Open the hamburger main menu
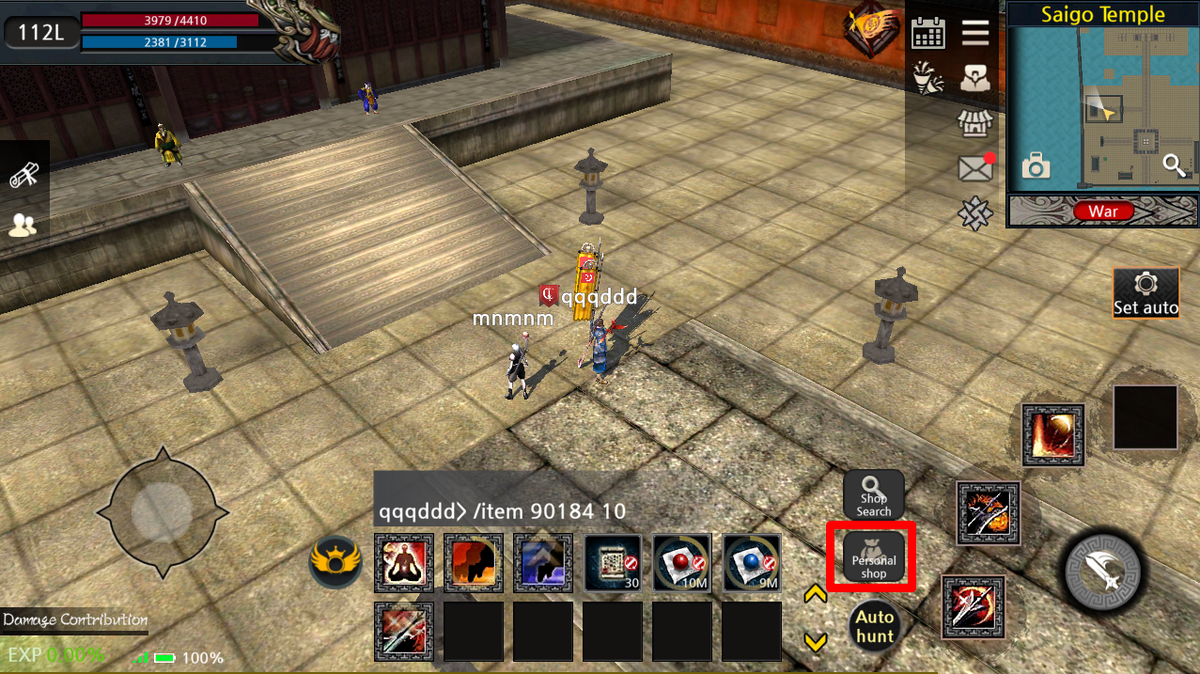This screenshot has width=1200, height=674. click(x=975, y=33)
